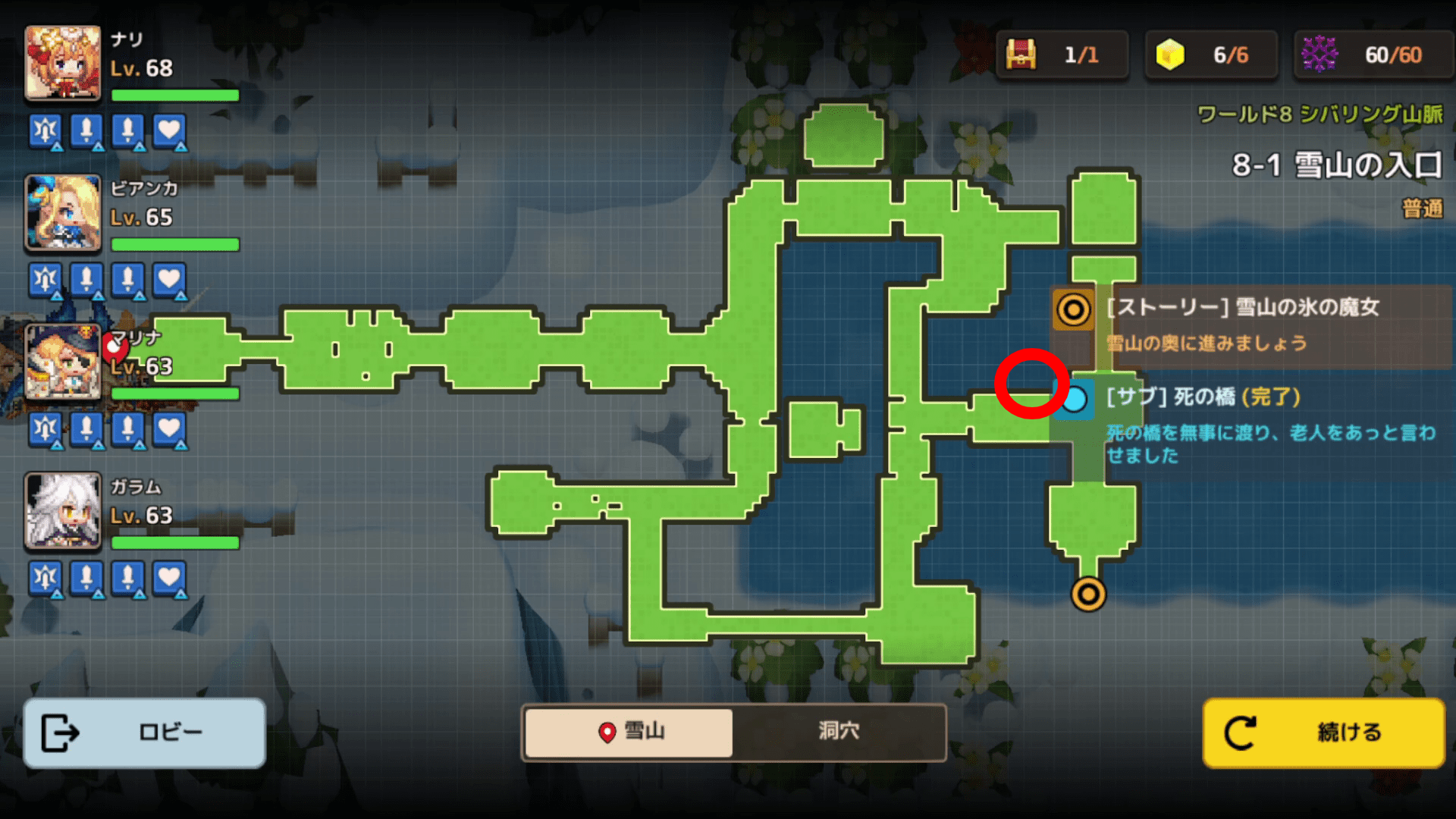Viewport: 1456px width, 819px height.
Task: Click the purple snowflake counter icon
Action: (x=1319, y=55)
